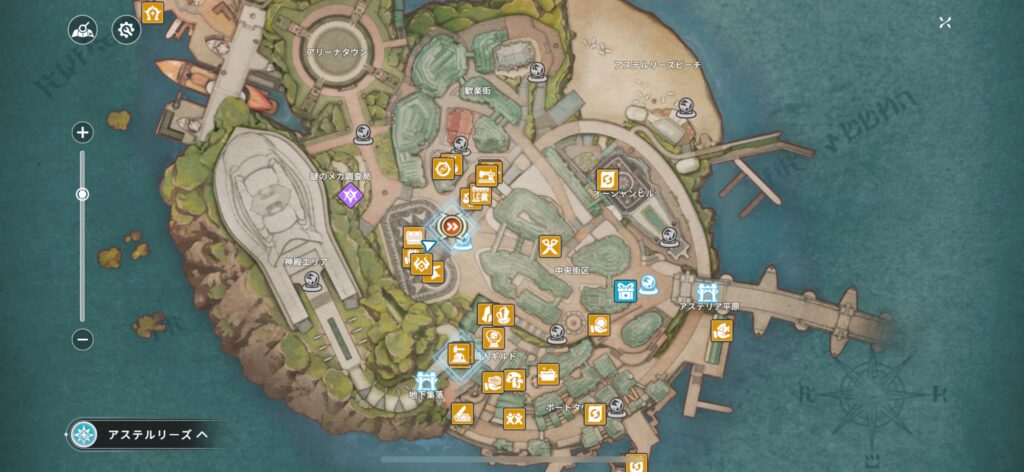Viewport: 1024px width, 472px height.
Task: Zoom out with the minus button
Action: 83,339
